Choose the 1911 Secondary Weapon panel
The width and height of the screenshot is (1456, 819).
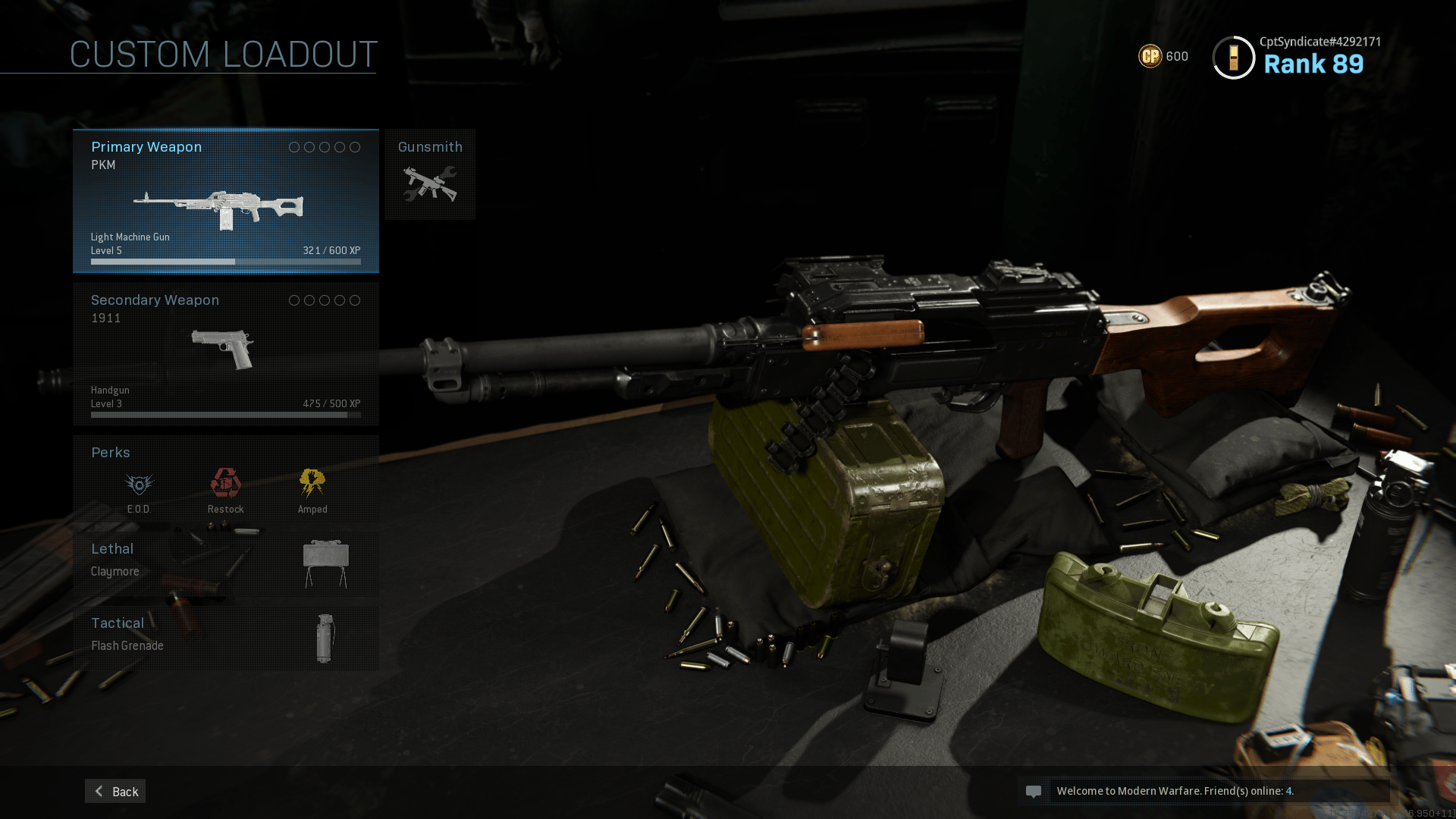point(225,354)
